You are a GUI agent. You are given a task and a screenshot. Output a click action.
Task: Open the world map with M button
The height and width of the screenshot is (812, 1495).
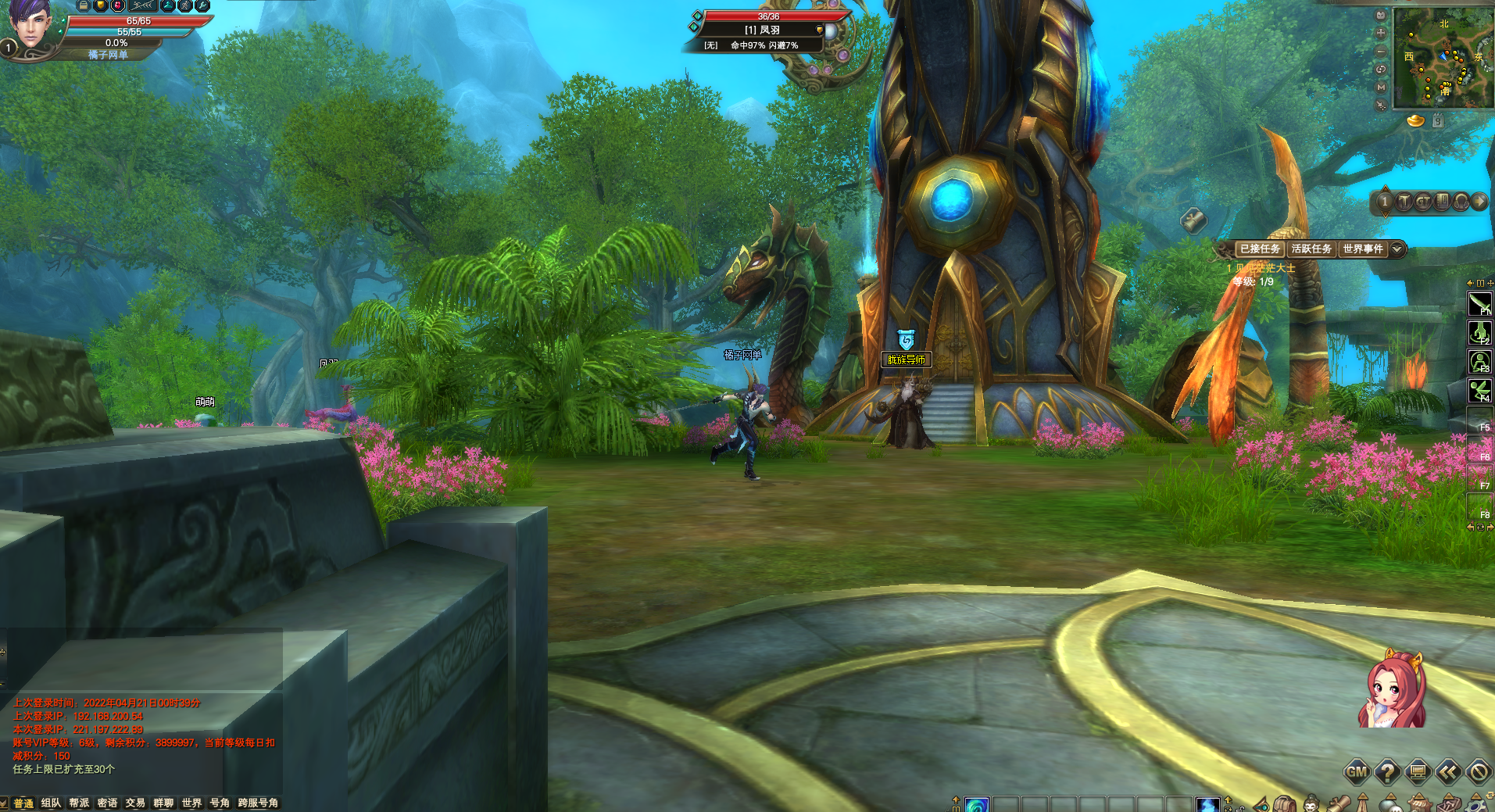[x=1381, y=87]
